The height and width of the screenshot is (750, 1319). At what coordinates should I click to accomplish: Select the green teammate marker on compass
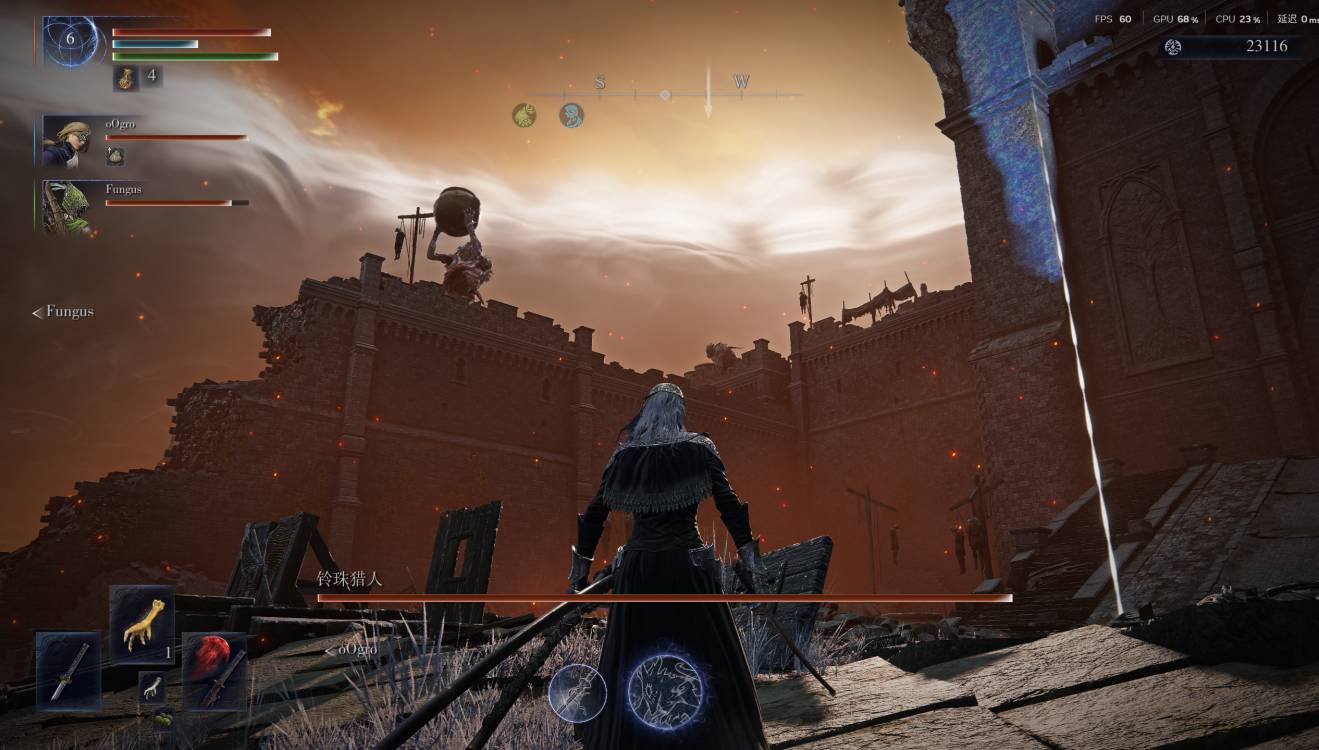[524, 116]
